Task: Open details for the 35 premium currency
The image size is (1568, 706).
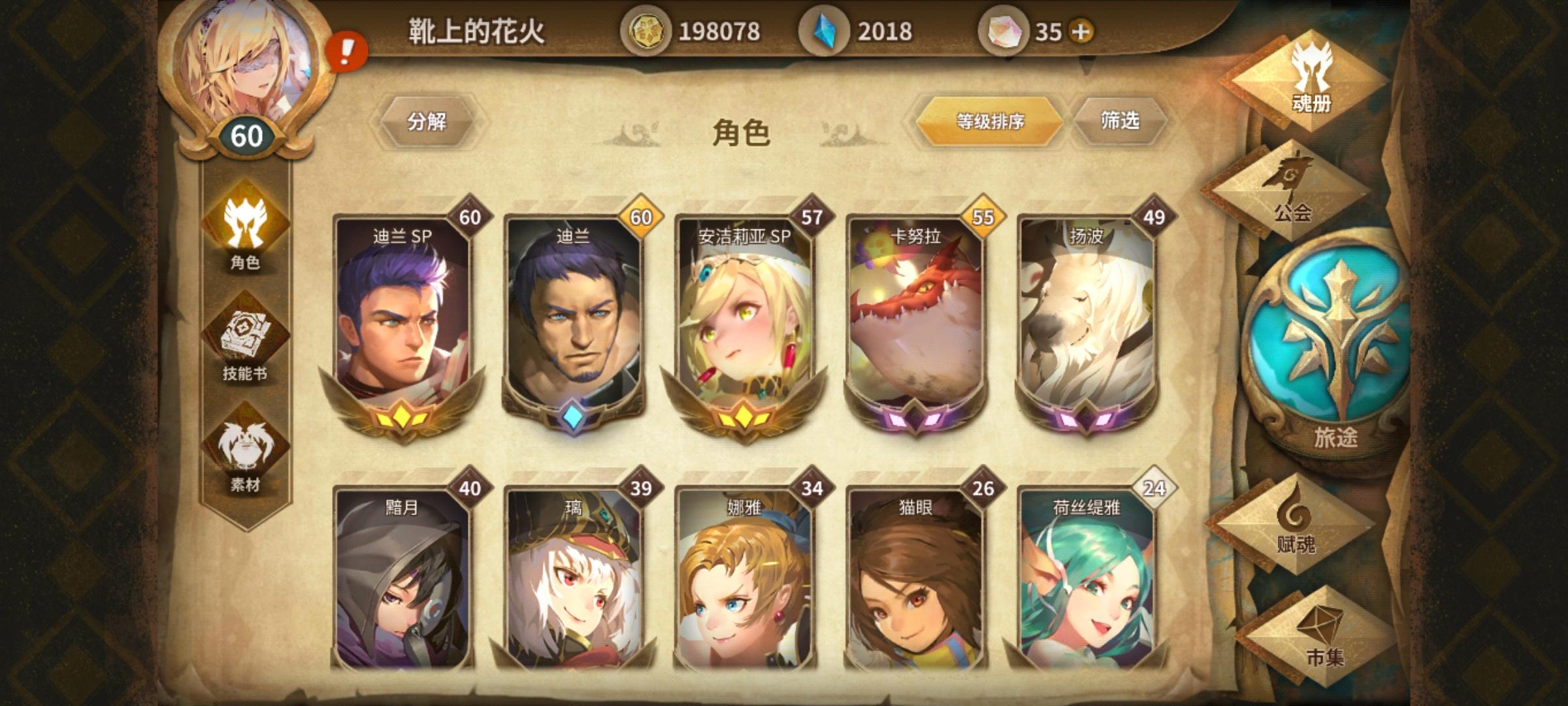Action: [x=1039, y=29]
